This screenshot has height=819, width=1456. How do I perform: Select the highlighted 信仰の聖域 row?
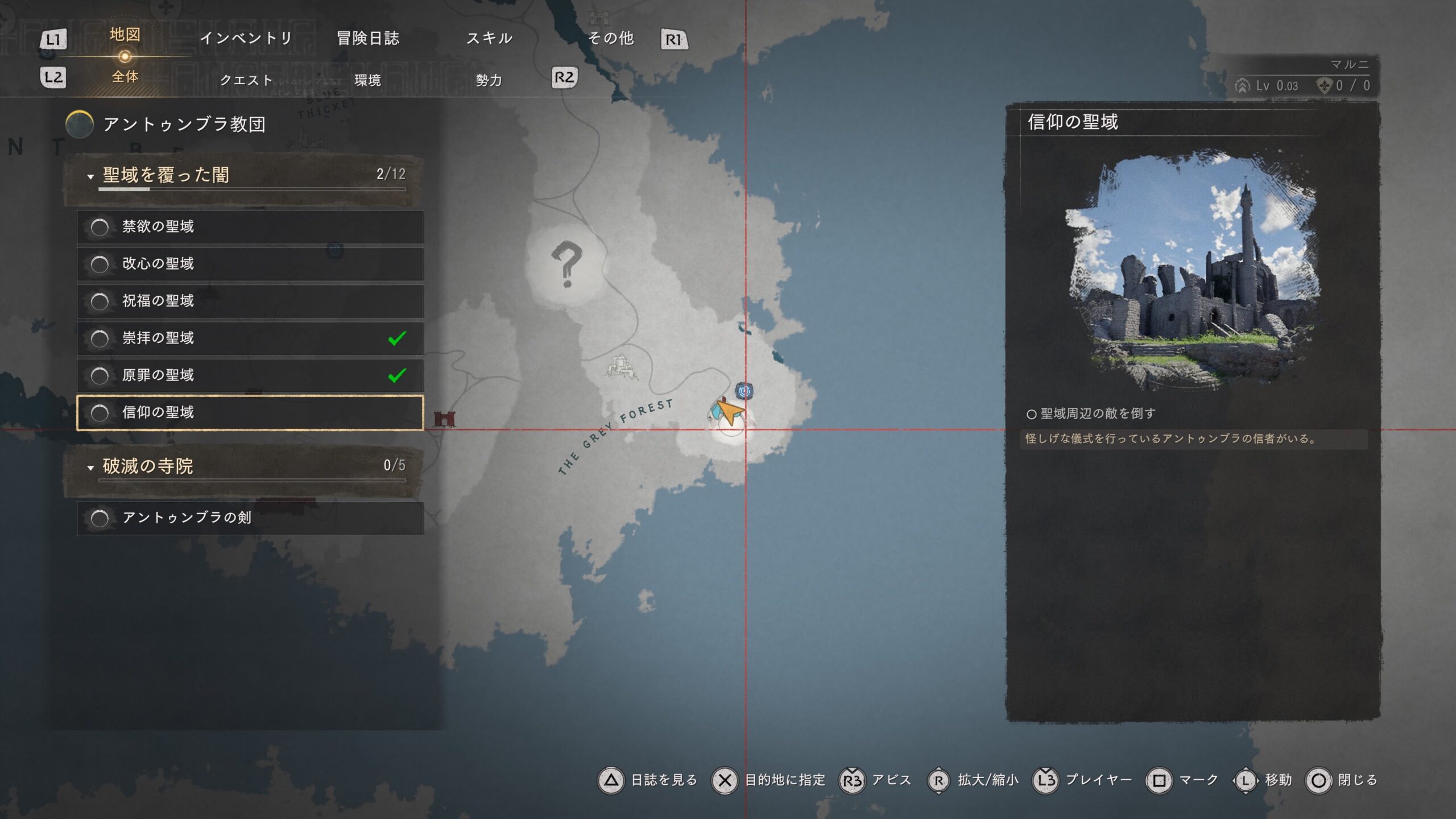tap(250, 412)
